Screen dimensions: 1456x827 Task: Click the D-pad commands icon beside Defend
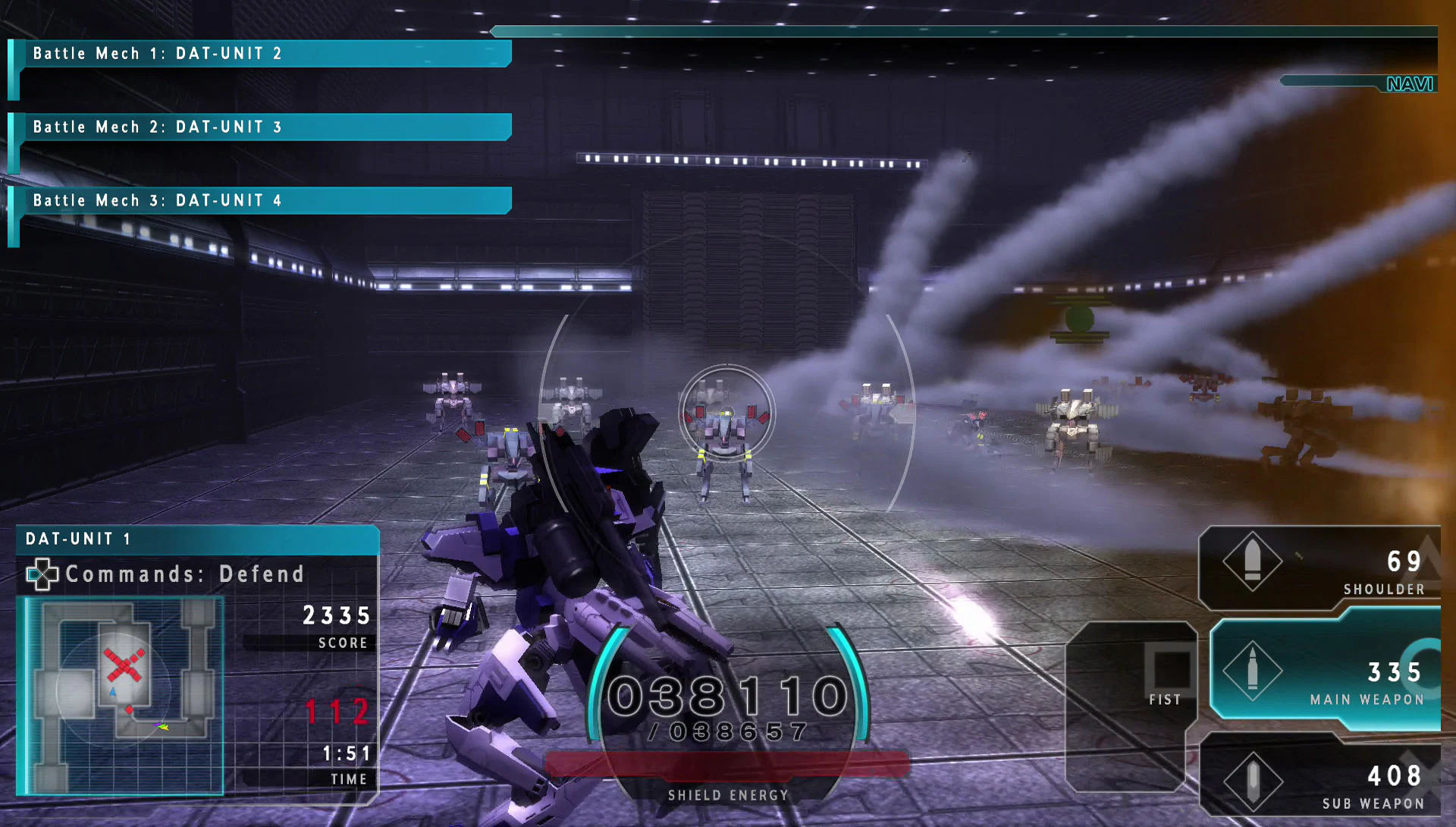[x=43, y=574]
